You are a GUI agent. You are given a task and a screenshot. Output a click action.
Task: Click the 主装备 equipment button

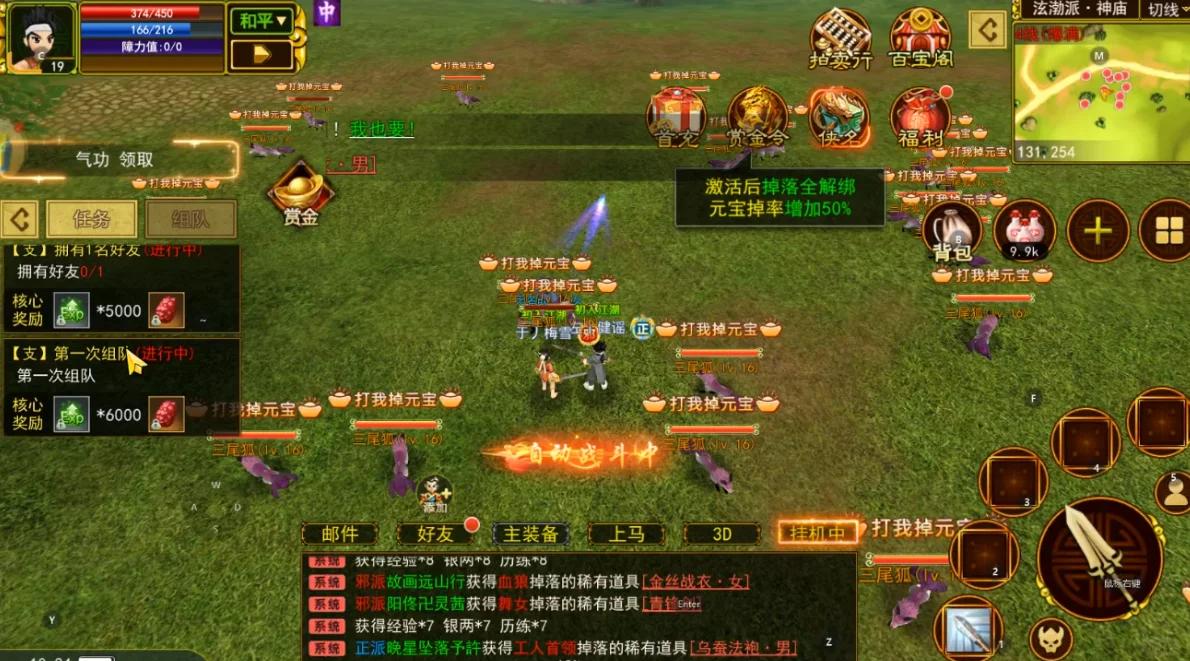tap(530, 534)
